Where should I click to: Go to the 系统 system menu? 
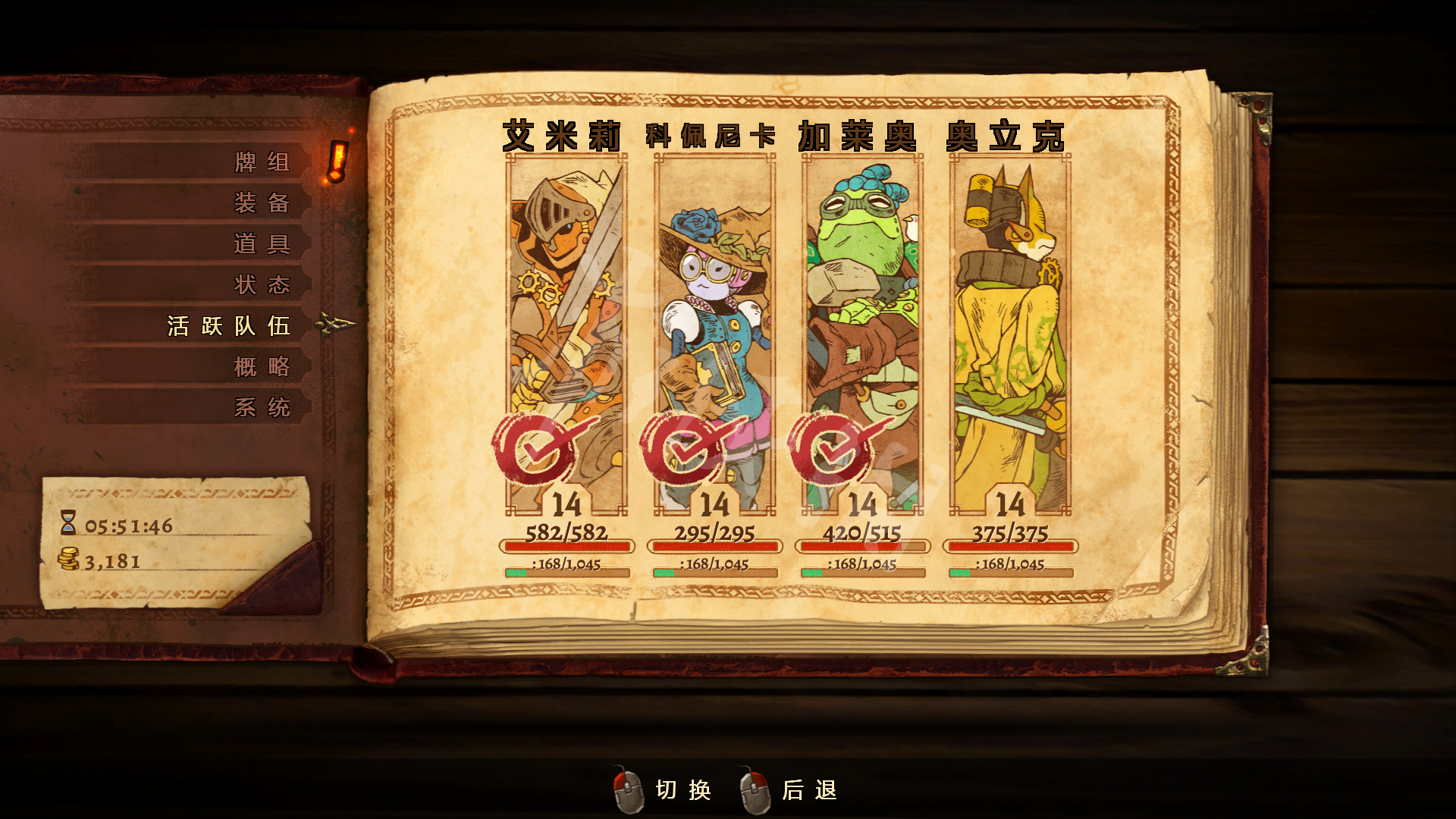point(262,408)
